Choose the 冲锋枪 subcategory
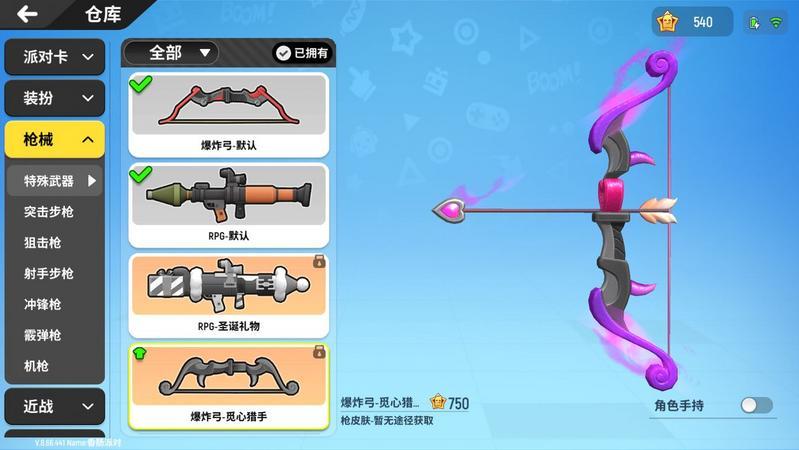799x450 pixels. 43,305
